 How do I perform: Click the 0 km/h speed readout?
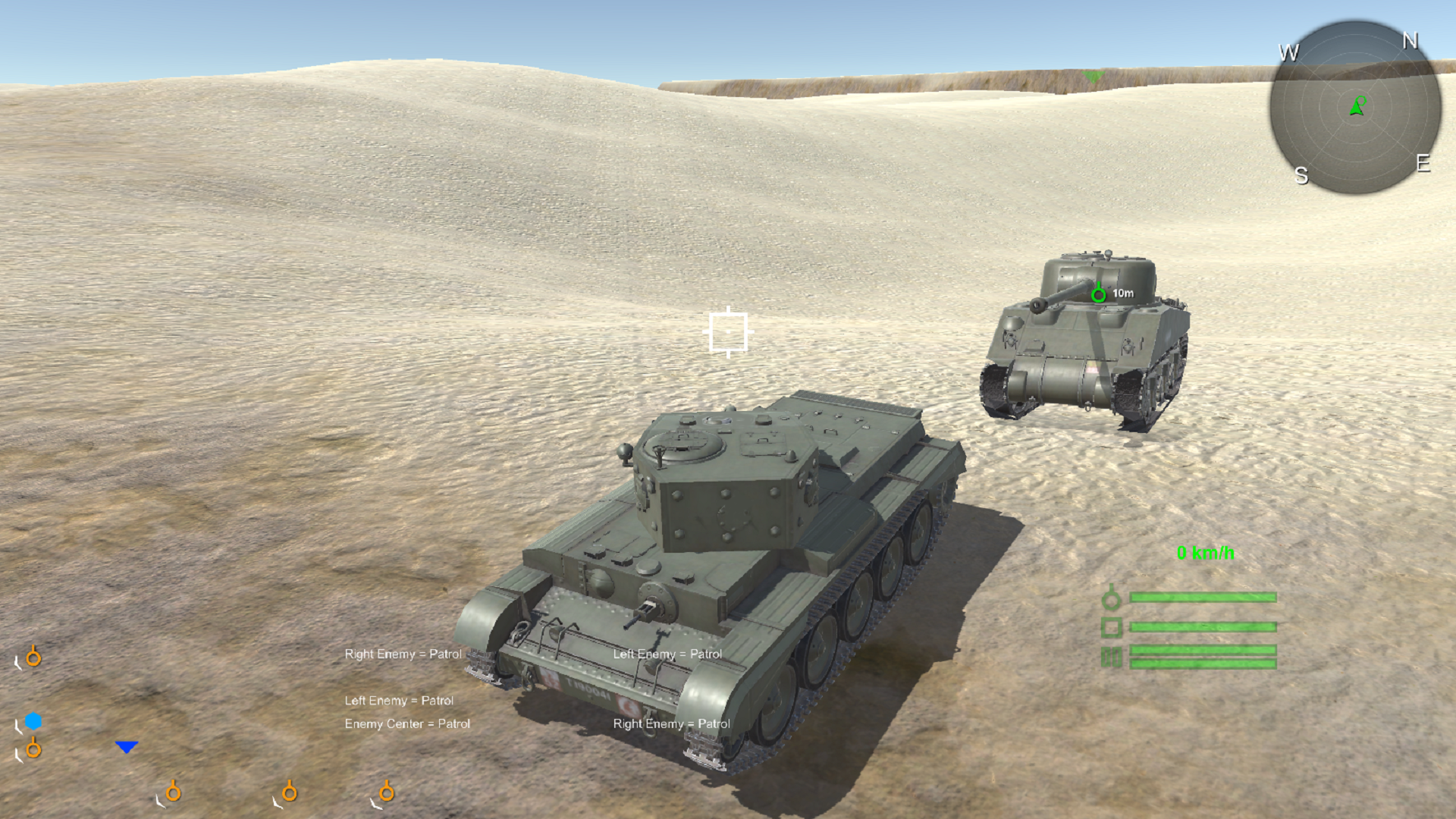1207,554
